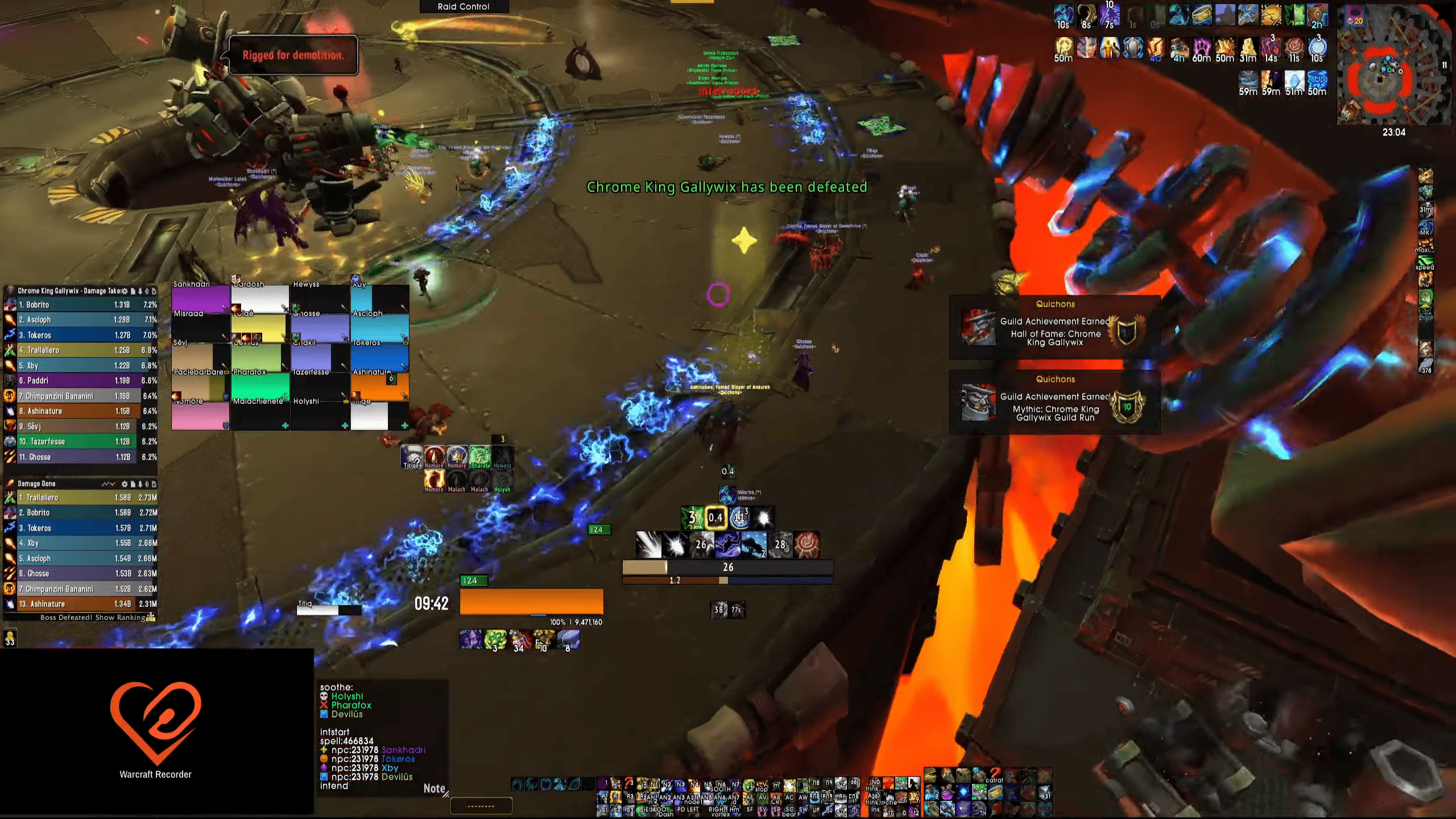Select Chosse's row in Damage Done meter
Image resolution: width=1456 pixels, height=819 pixels.
[80, 574]
